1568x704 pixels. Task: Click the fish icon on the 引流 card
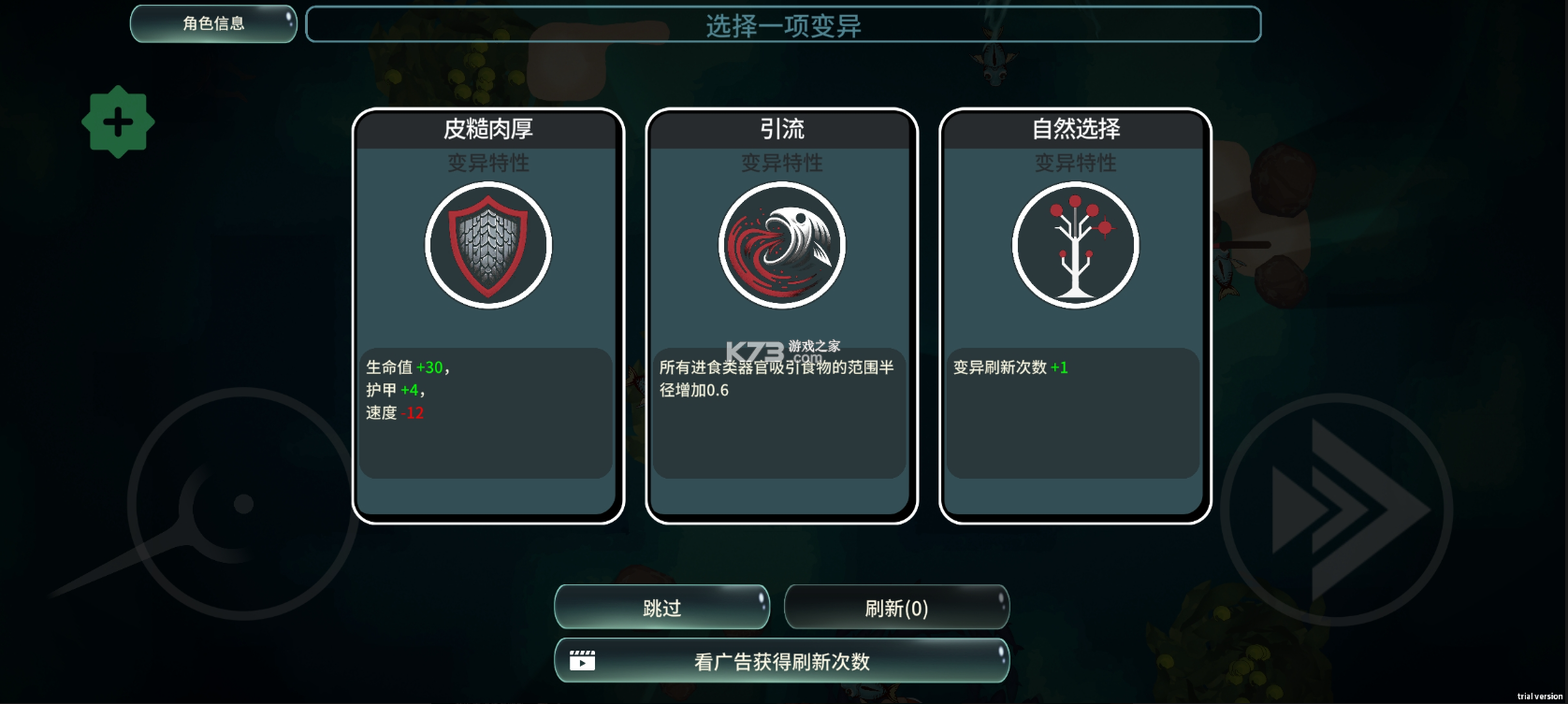[781, 245]
